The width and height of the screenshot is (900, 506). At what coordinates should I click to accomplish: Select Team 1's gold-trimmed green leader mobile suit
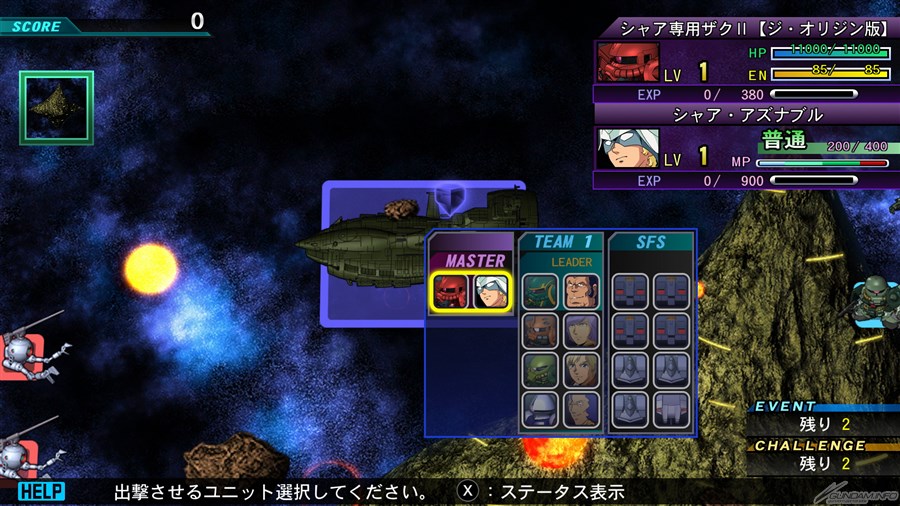point(540,291)
